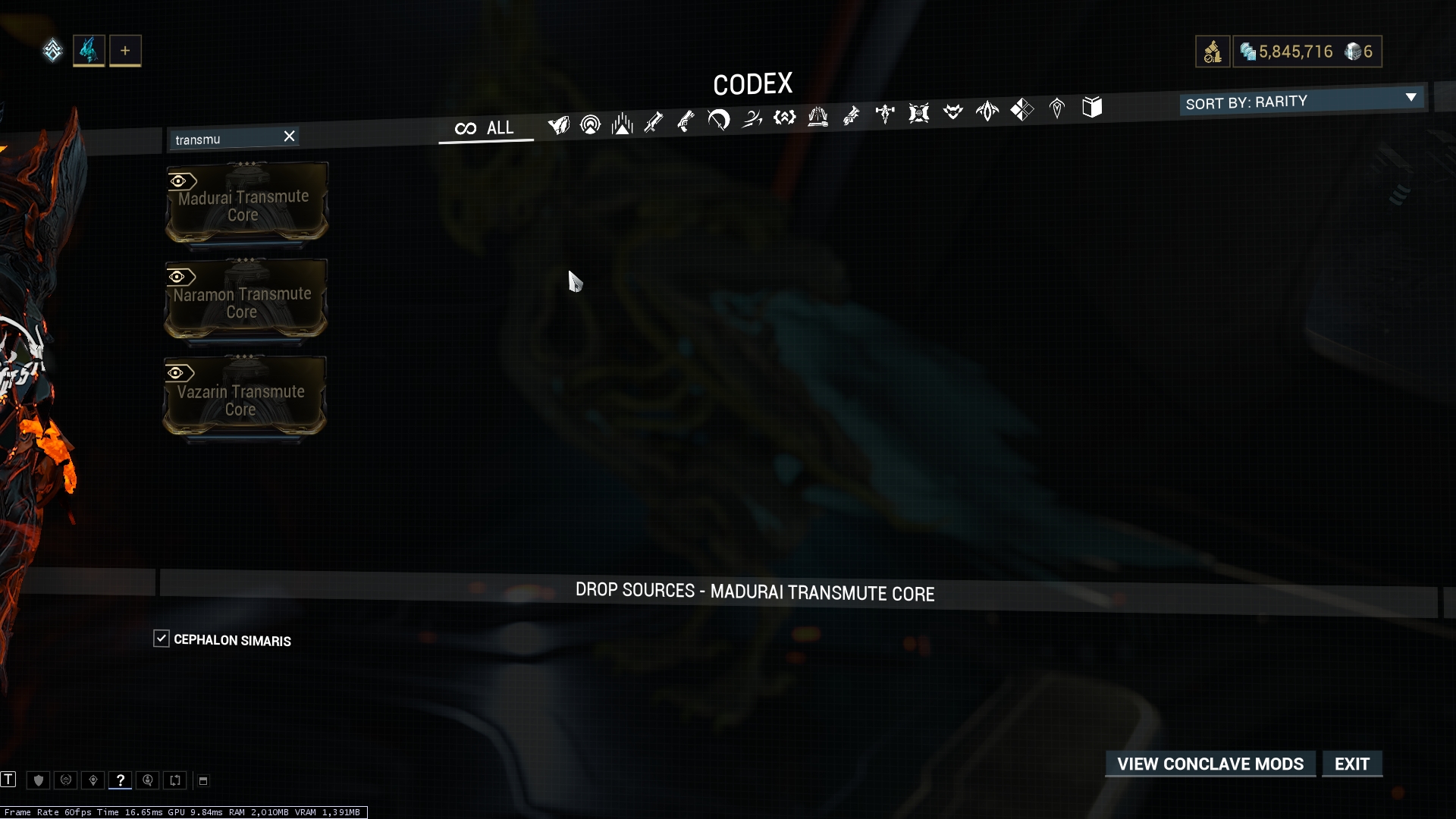Toggle the eye on Vazarin Transmute Core card

pos(177,372)
